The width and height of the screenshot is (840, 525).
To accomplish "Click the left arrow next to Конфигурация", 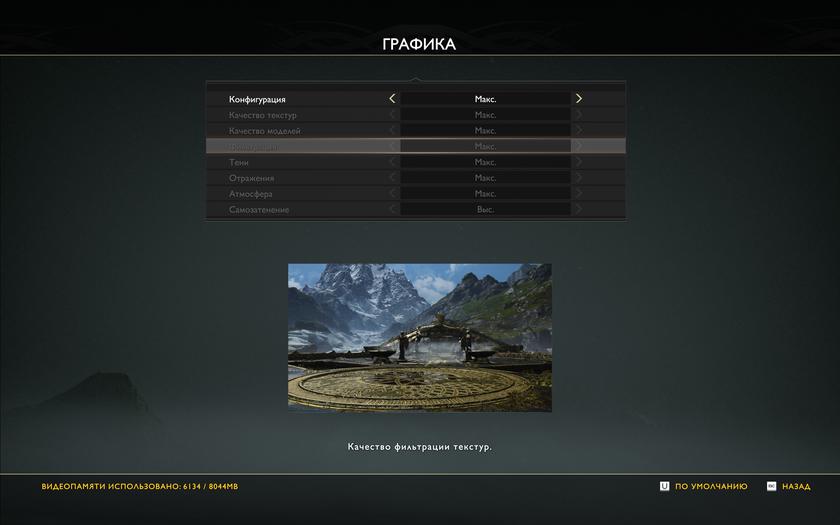I will coord(392,99).
